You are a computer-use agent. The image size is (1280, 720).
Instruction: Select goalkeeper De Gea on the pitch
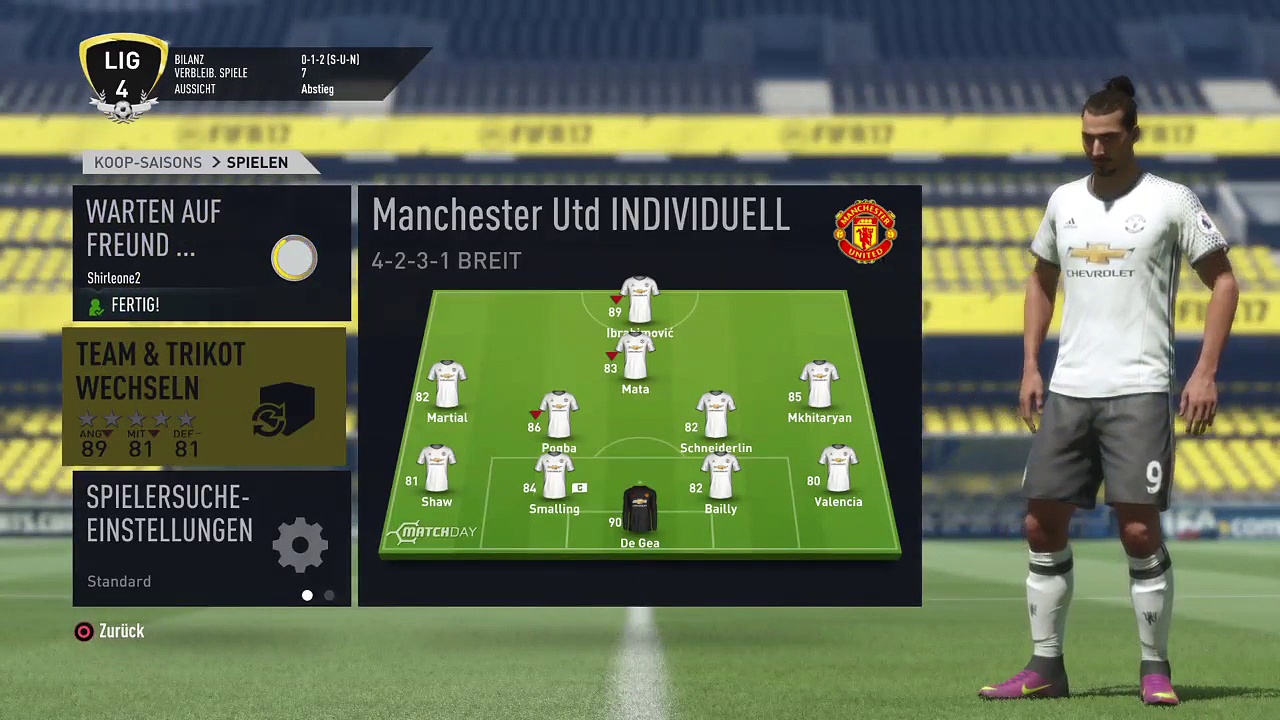pos(640,510)
